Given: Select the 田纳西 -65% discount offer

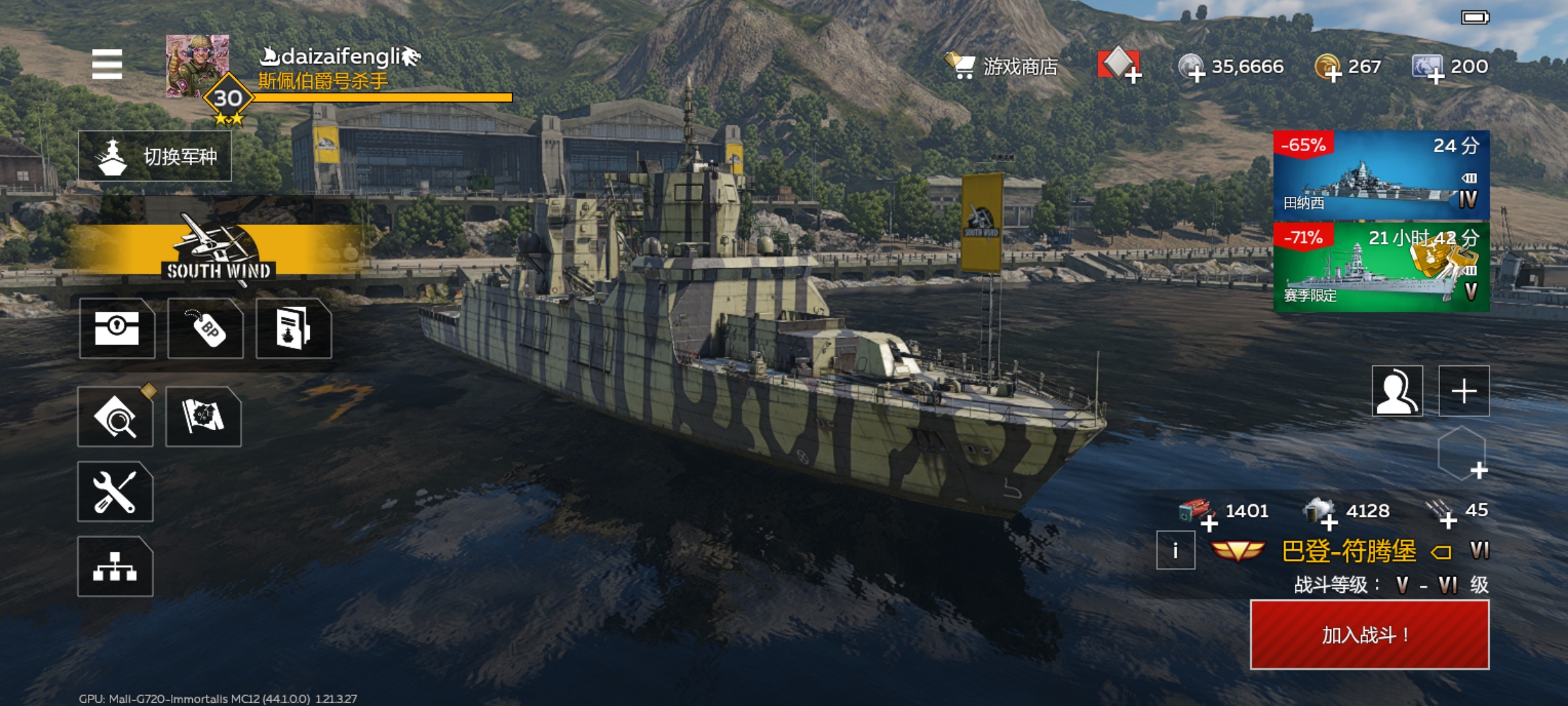Looking at the screenshot, I should [x=1381, y=175].
